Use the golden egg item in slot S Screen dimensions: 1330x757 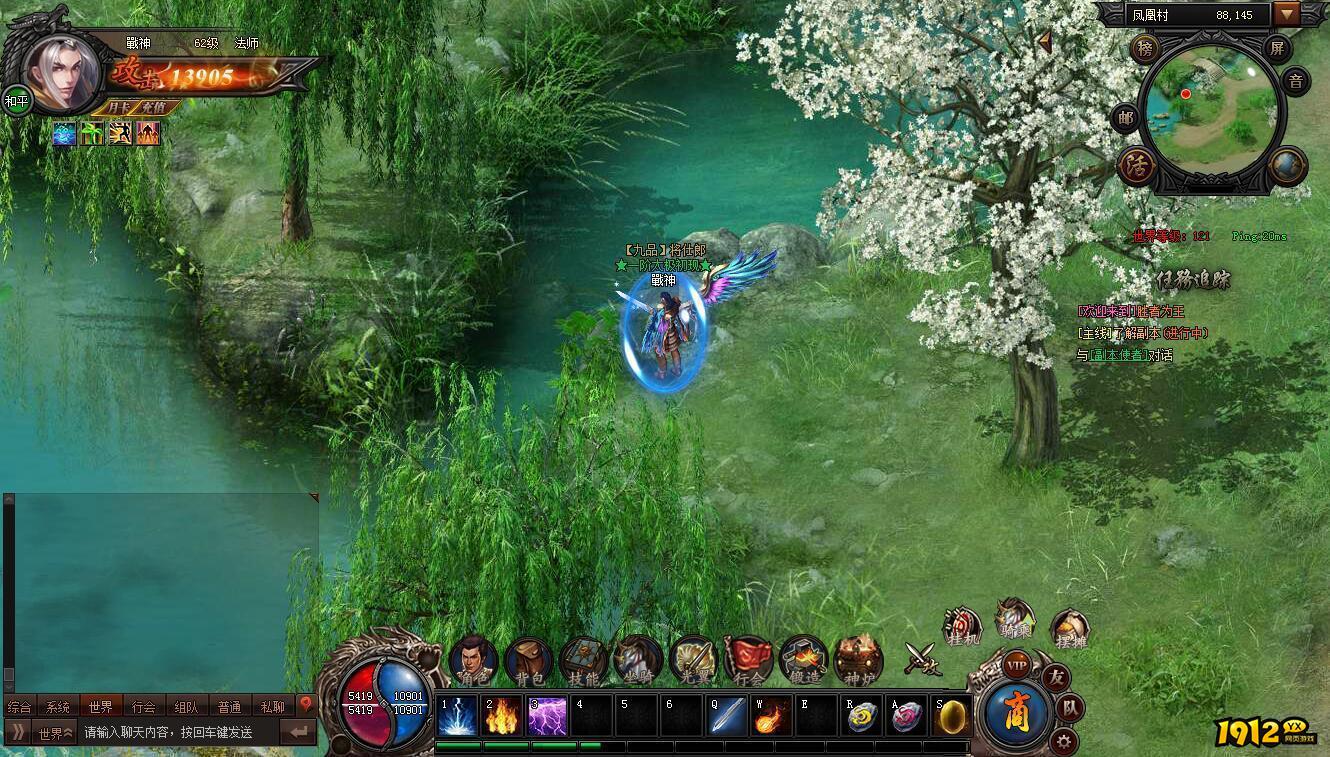[951, 717]
